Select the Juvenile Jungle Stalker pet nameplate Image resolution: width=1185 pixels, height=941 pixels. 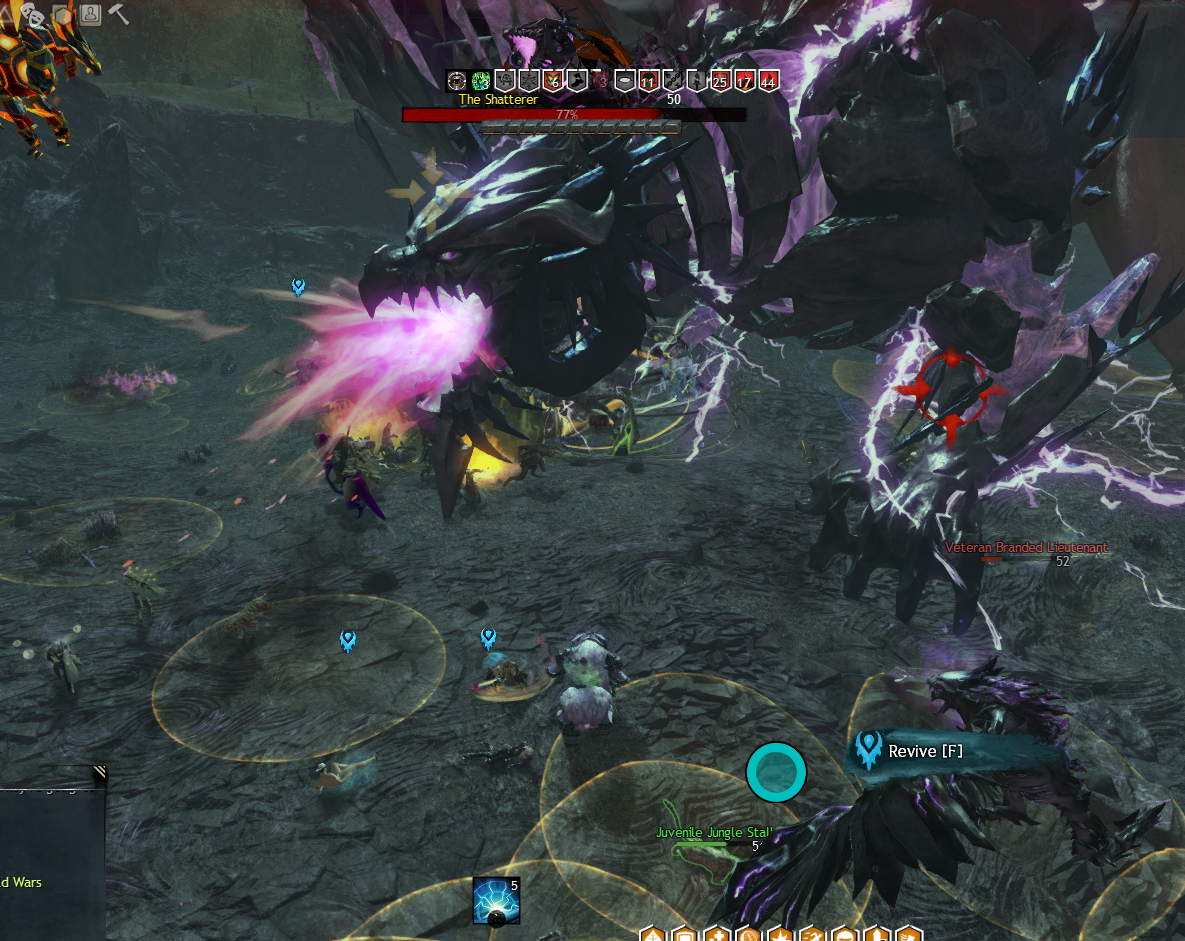714,832
